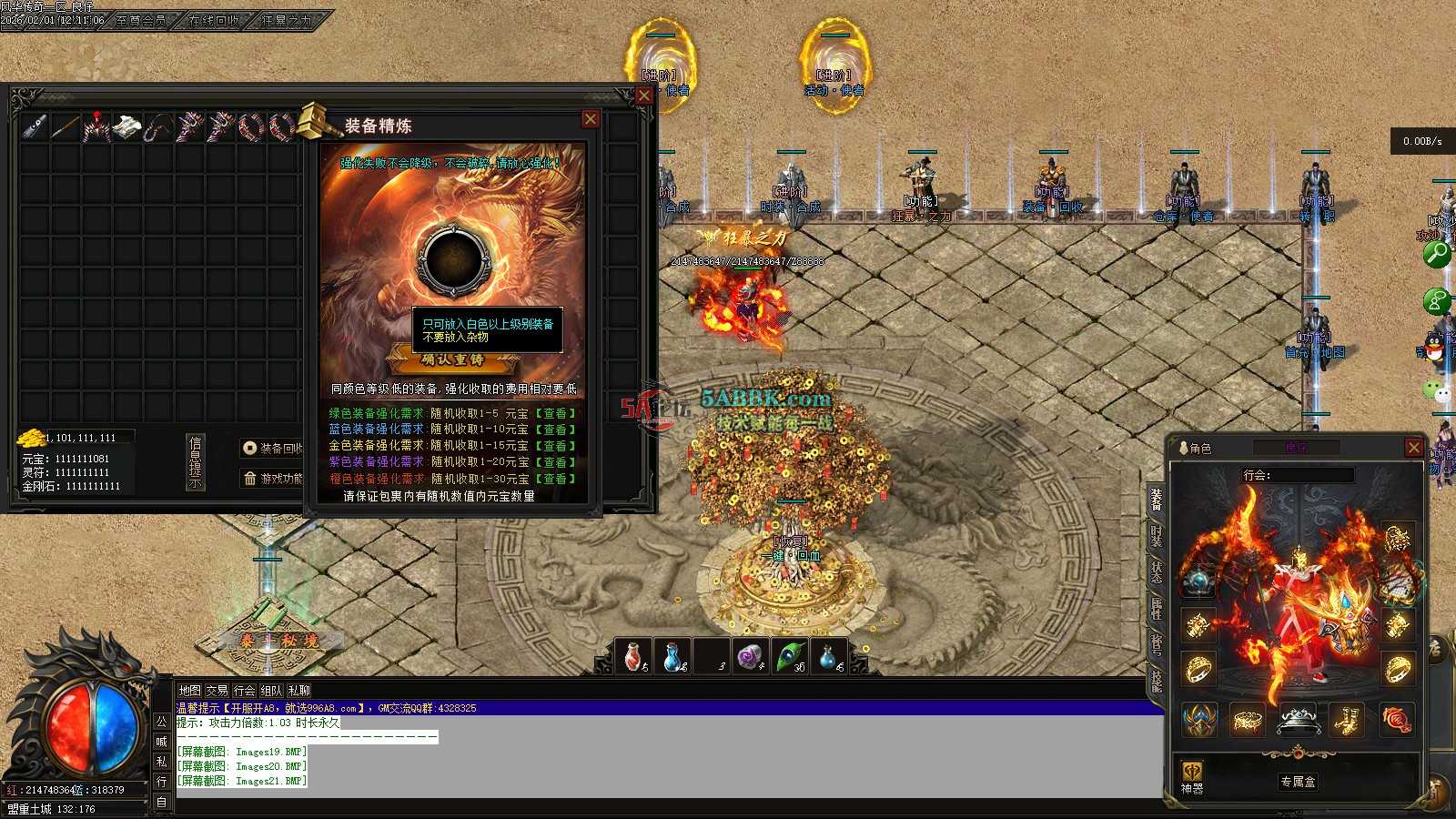Select the white book item in bag
Viewport: 1456px width, 819px height.
pyautogui.click(x=128, y=127)
